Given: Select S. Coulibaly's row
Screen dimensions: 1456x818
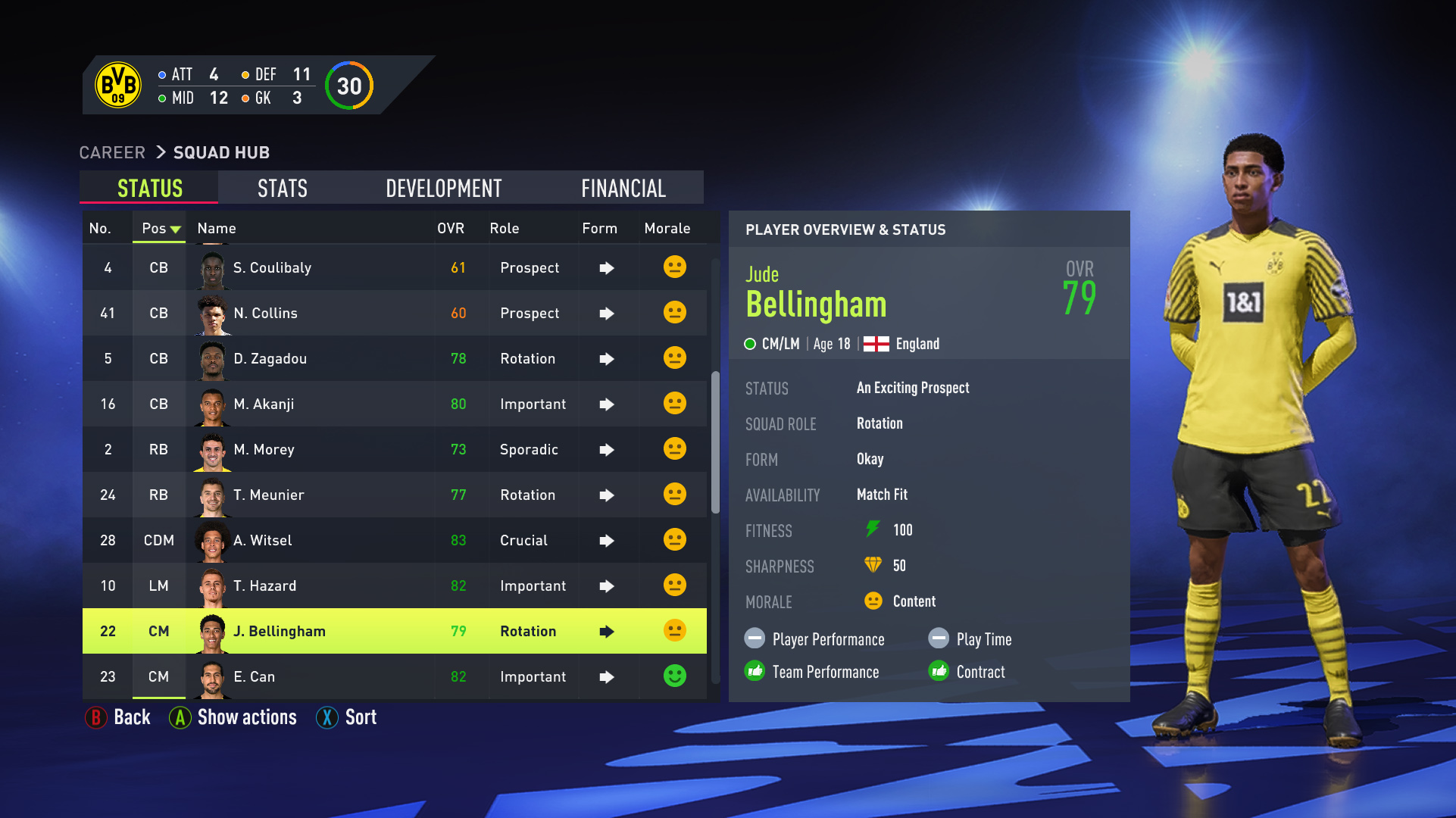Looking at the screenshot, I should click(x=394, y=267).
